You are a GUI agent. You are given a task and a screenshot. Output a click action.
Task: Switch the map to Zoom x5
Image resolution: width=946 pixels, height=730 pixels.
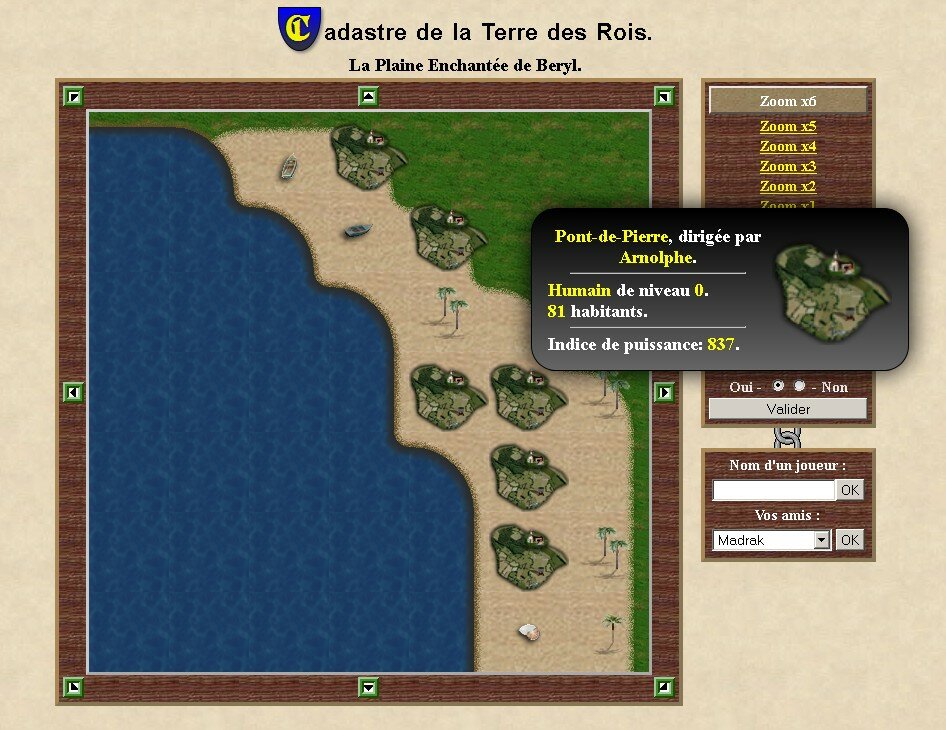click(788, 126)
